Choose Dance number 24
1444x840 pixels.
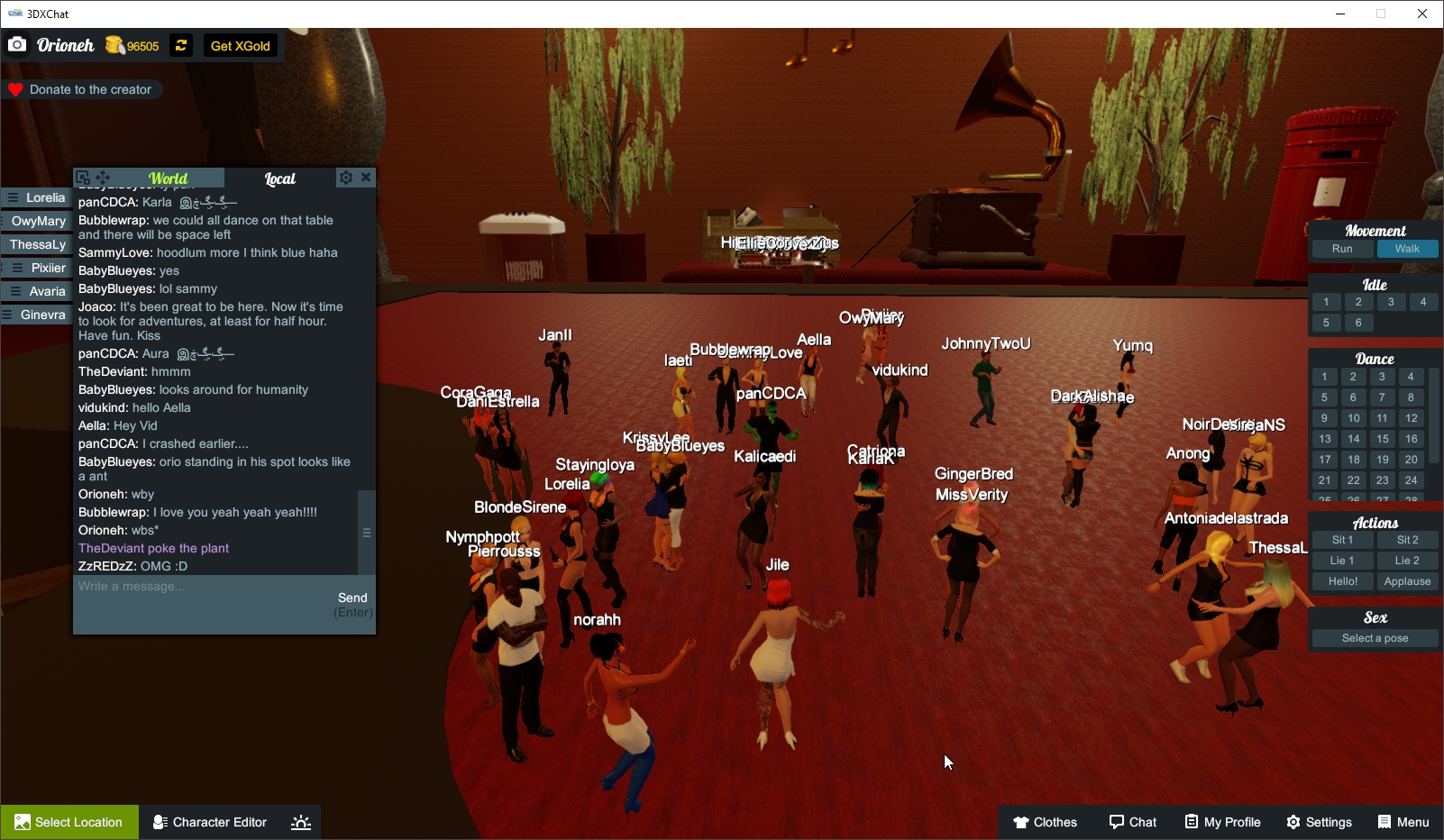click(1410, 480)
